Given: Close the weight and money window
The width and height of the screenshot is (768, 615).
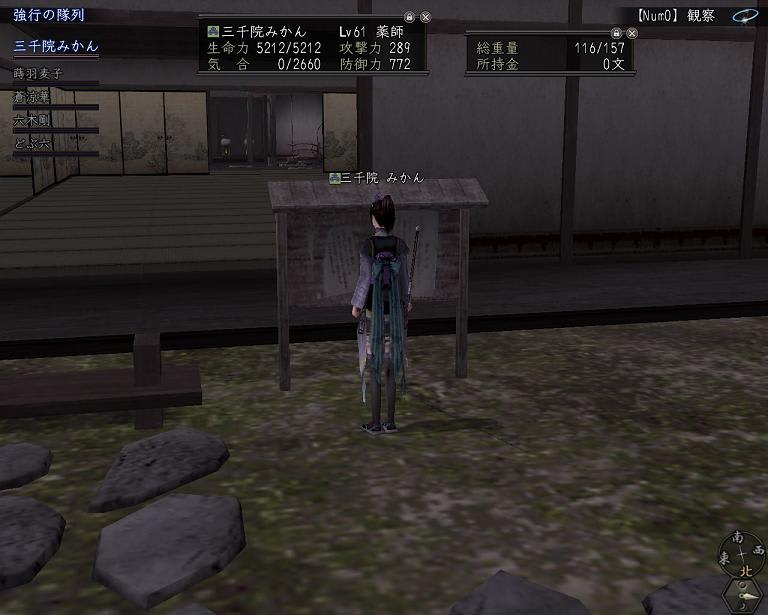Looking at the screenshot, I should (x=633, y=31).
